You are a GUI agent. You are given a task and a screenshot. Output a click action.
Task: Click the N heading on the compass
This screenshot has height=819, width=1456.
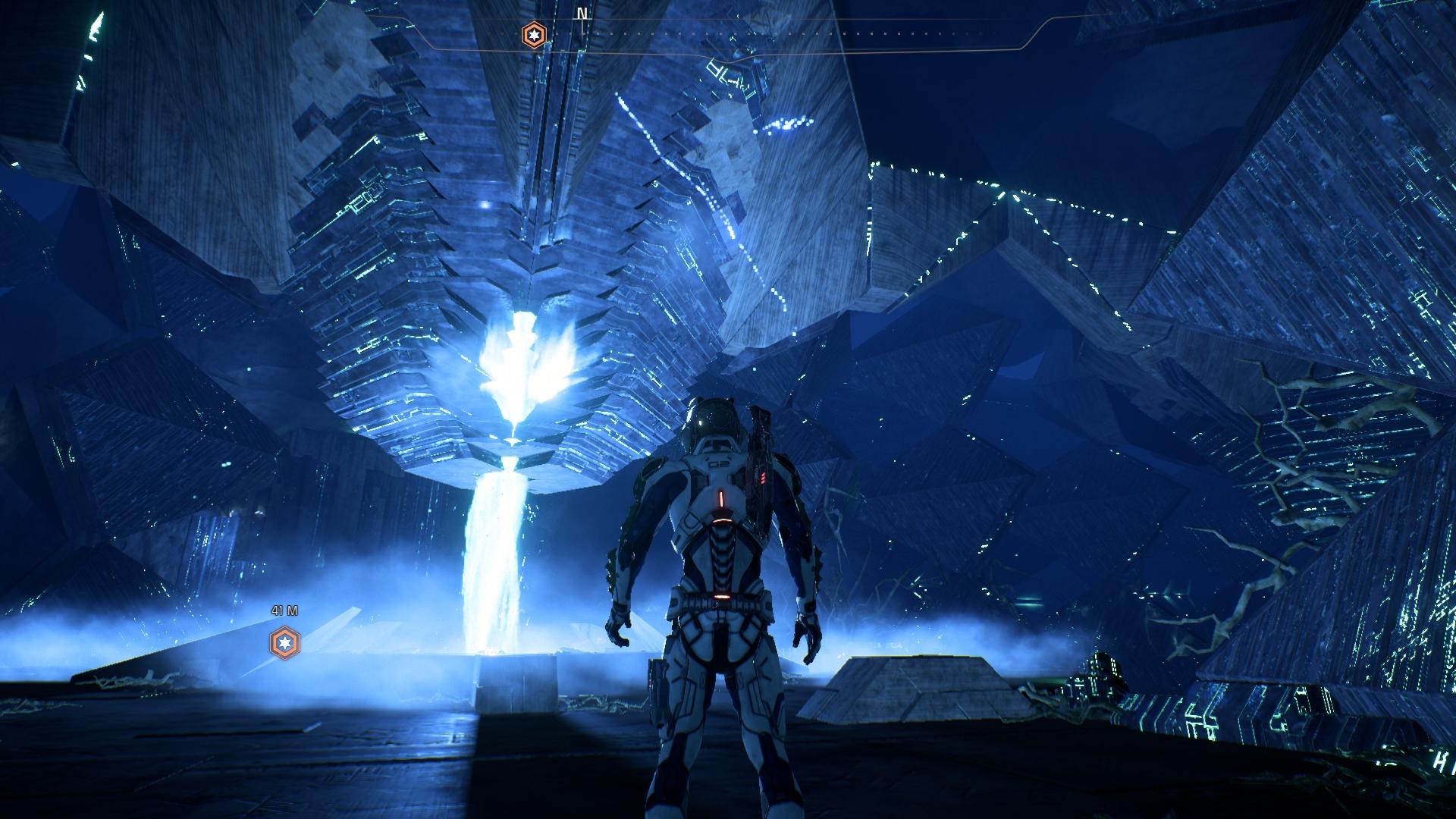pos(582,14)
